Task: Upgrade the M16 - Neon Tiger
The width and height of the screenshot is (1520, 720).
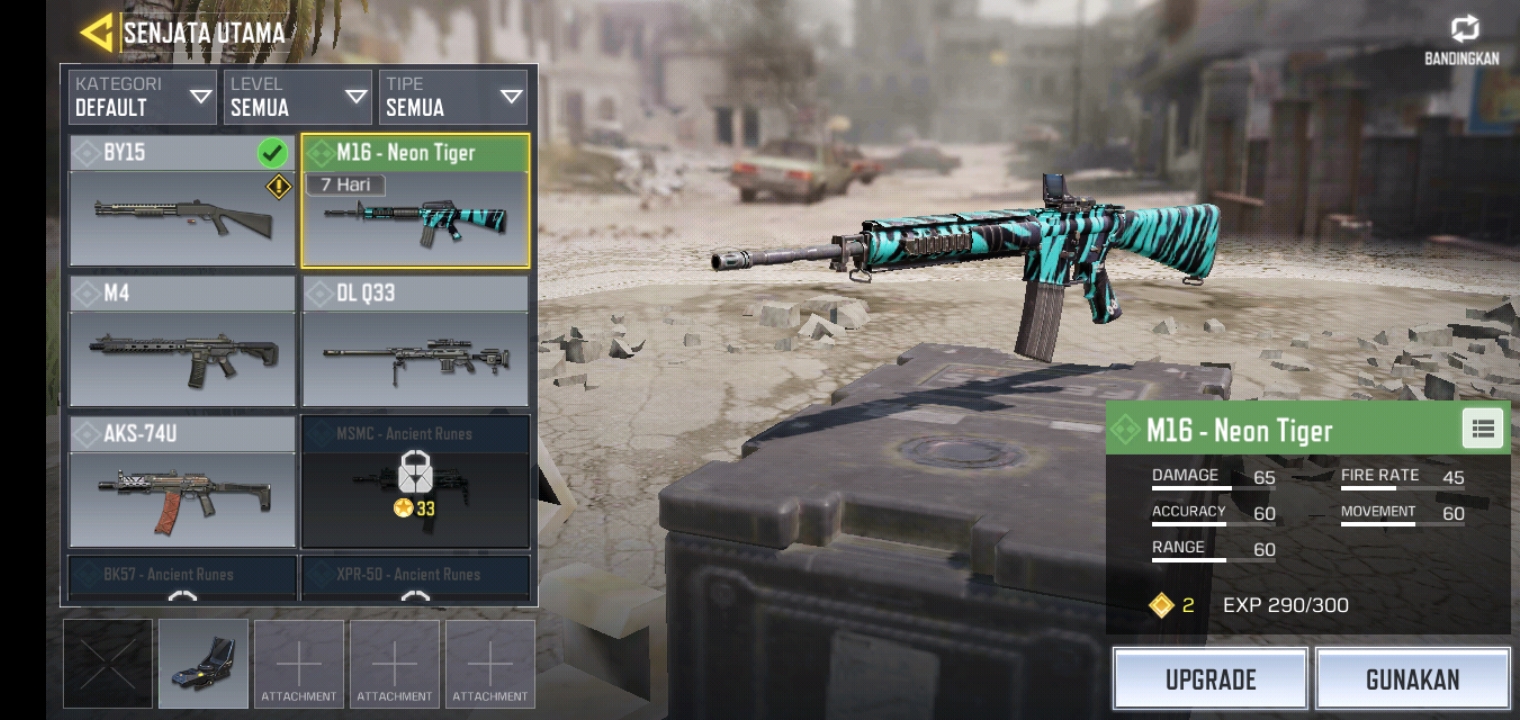Action: point(1210,679)
